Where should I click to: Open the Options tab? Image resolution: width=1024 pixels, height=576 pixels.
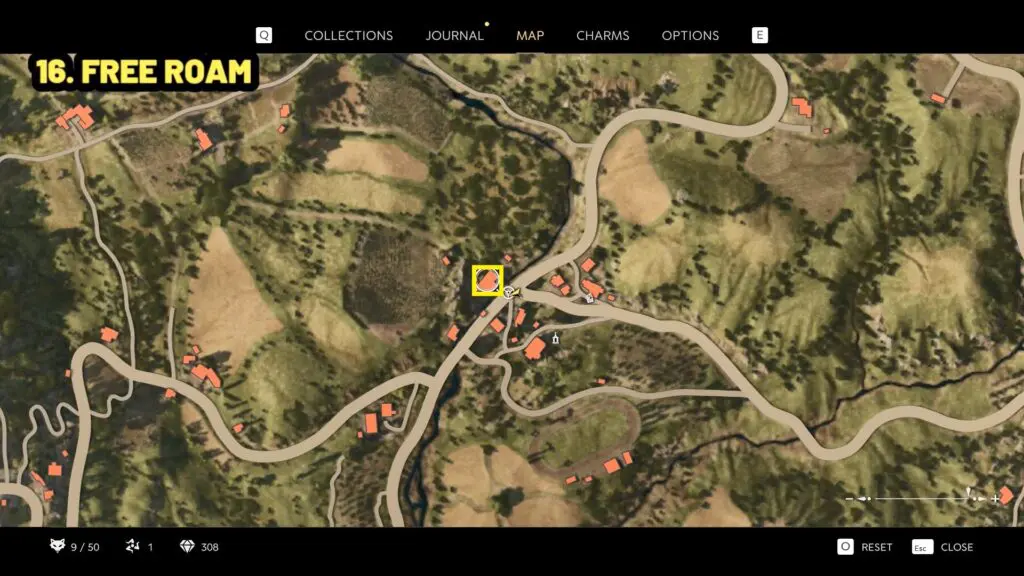(x=690, y=35)
